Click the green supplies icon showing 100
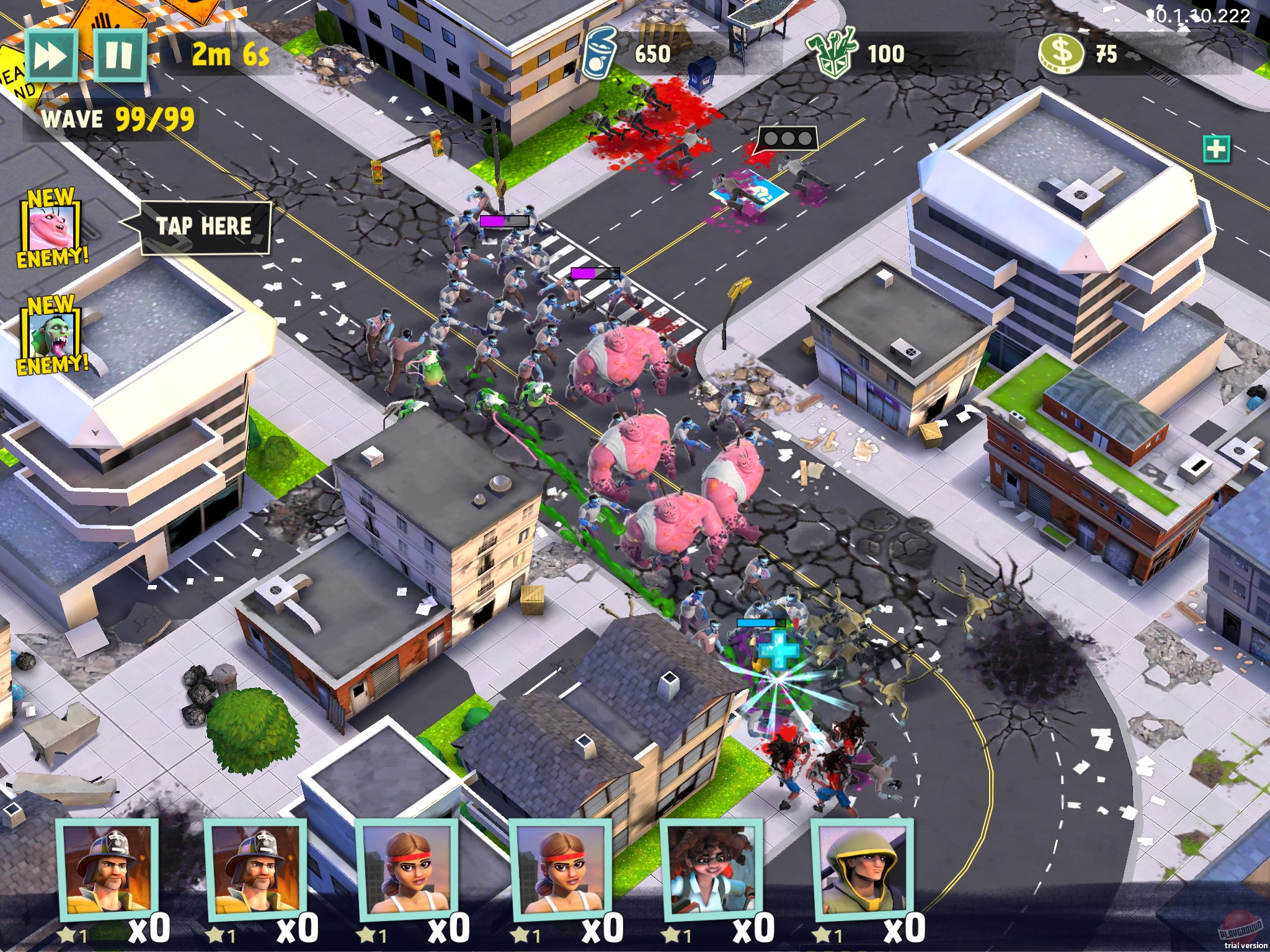The image size is (1270, 952). (x=831, y=53)
